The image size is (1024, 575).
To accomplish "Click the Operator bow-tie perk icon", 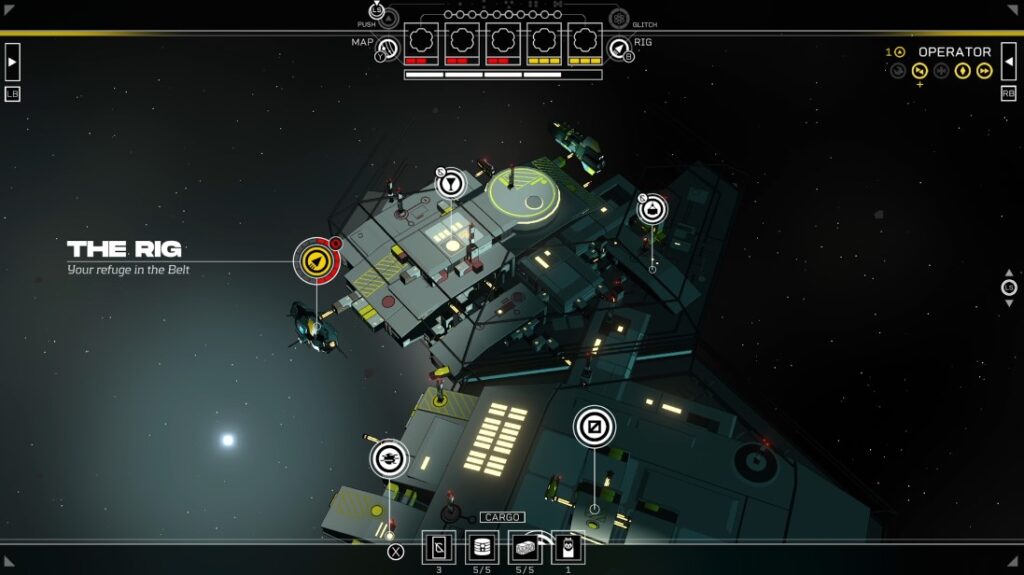I will pyautogui.click(x=919, y=71).
